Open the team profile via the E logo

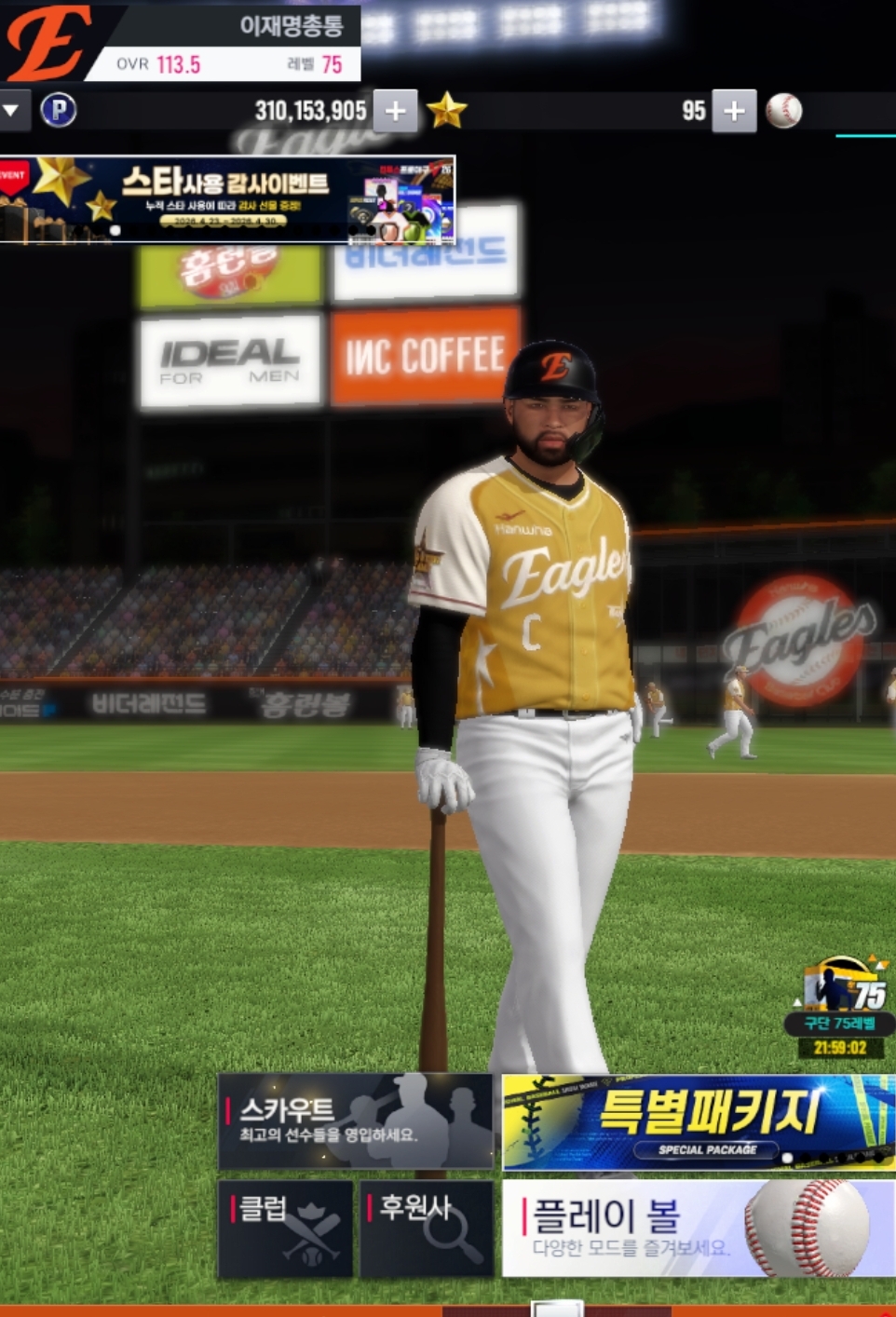pyautogui.click(x=47, y=42)
